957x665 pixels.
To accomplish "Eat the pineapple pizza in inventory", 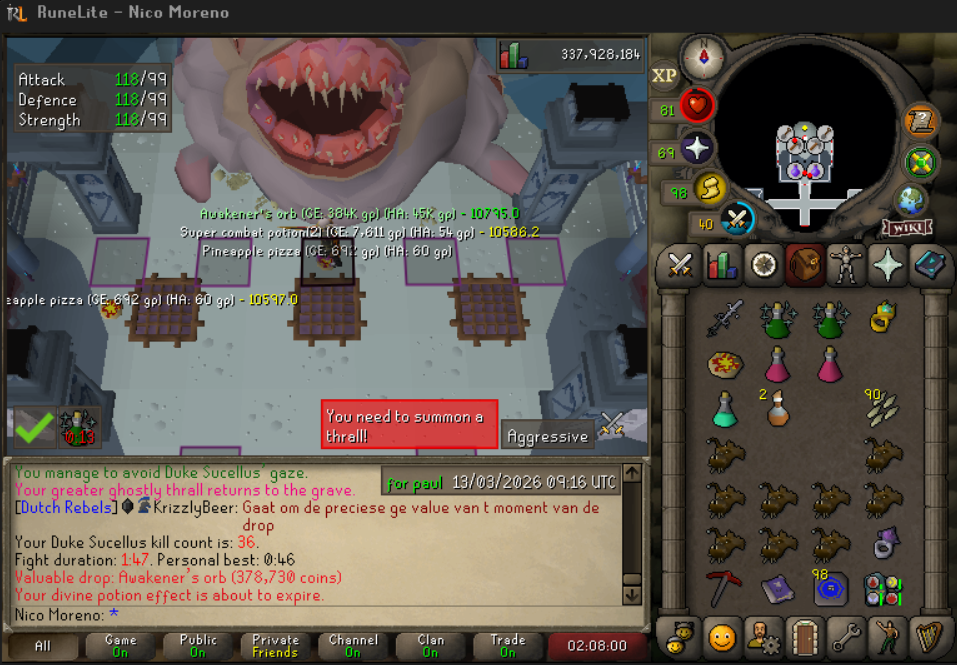I will (724, 363).
